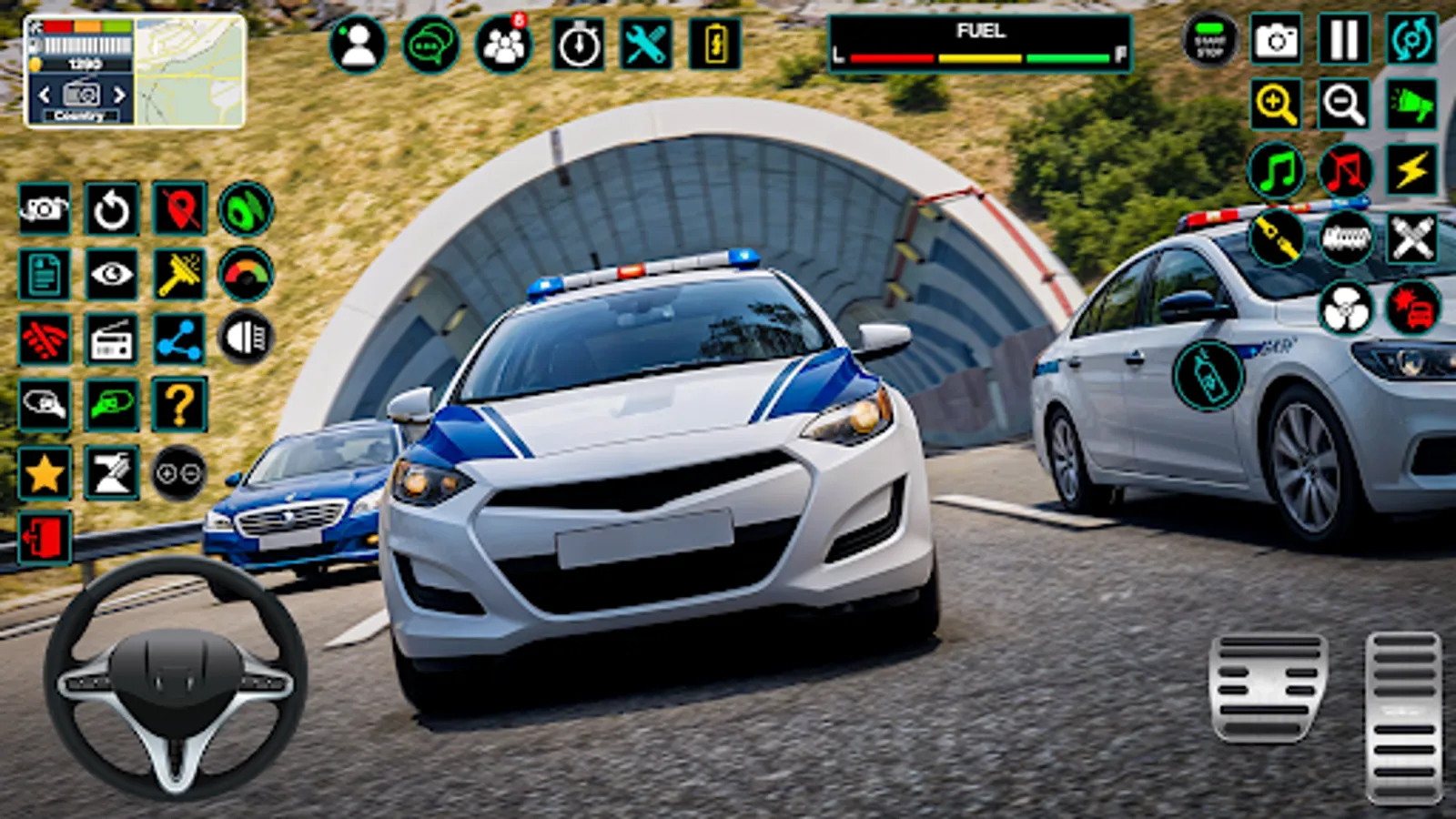Expand the zoom plus minus control
The width and height of the screenshot is (1456, 819).
click(178, 473)
